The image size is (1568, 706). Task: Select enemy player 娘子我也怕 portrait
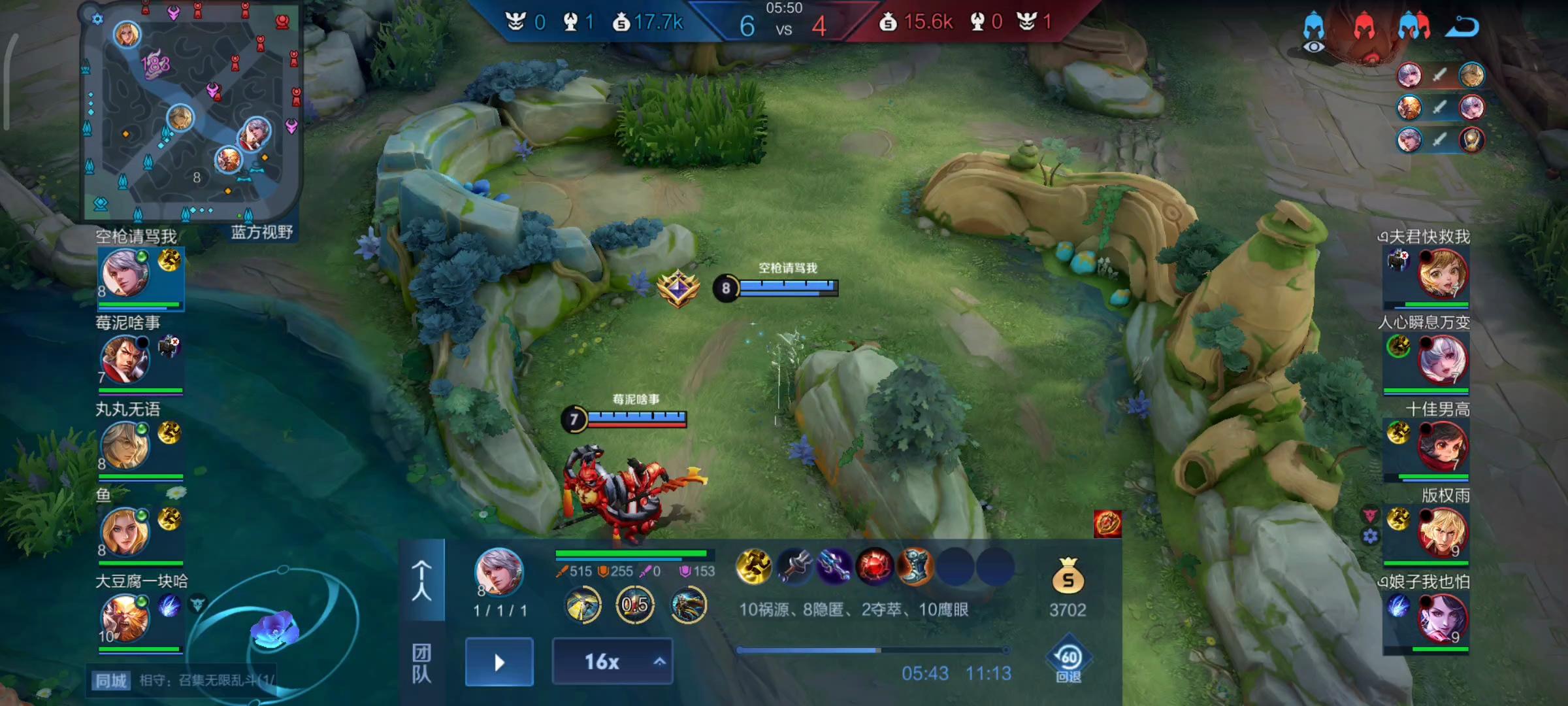[1442, 618]
